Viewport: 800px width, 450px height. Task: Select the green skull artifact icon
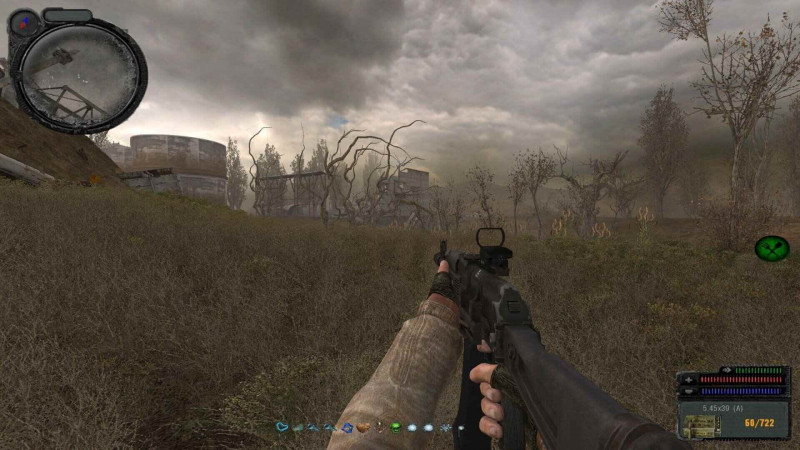(395, 428)
